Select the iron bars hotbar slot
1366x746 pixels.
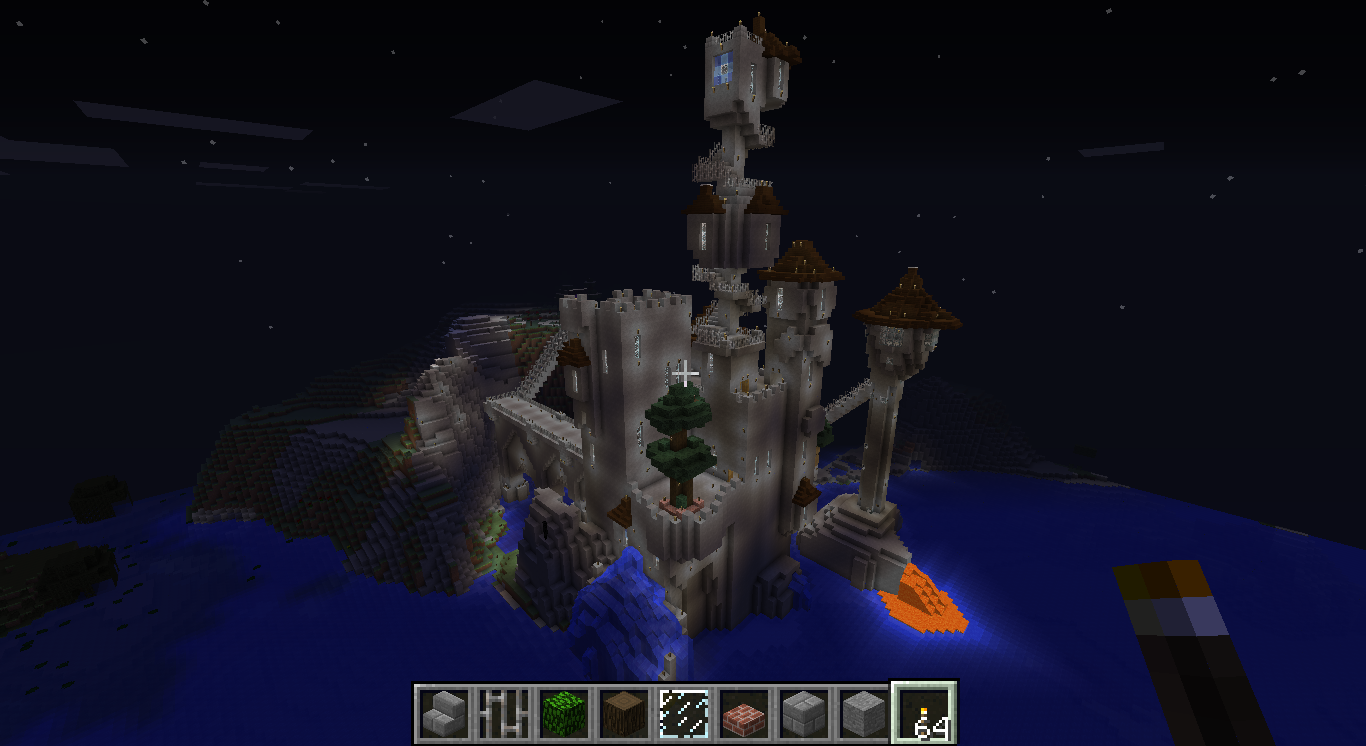click(504, 714)
